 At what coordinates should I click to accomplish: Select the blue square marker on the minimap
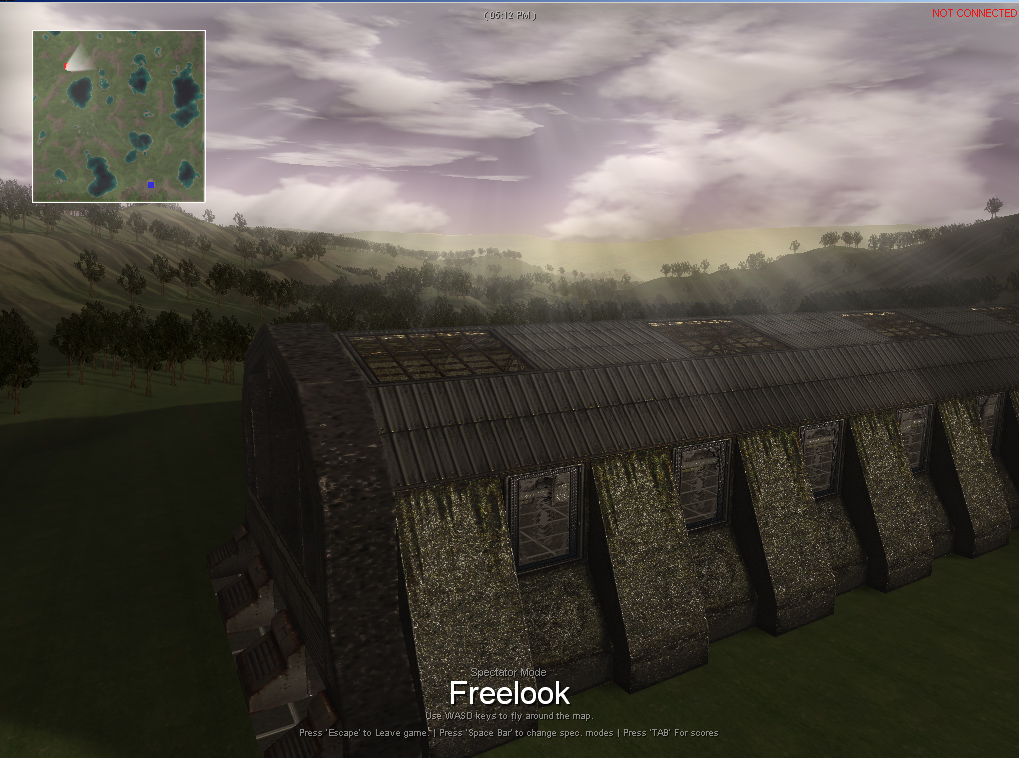[151, 184]
